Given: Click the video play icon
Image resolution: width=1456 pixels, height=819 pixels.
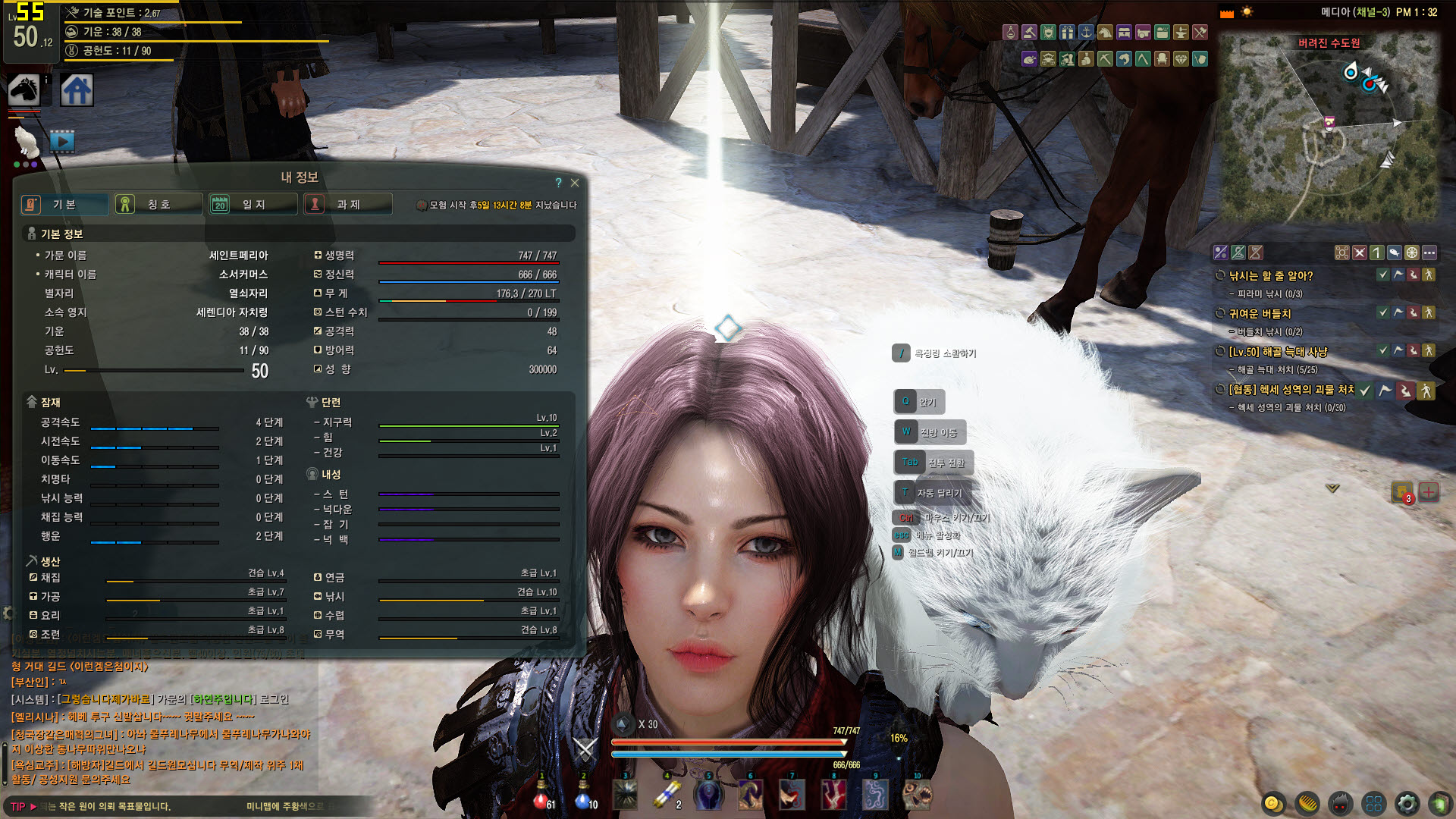Looking at the screenshot, I should [x=62, y=141].
